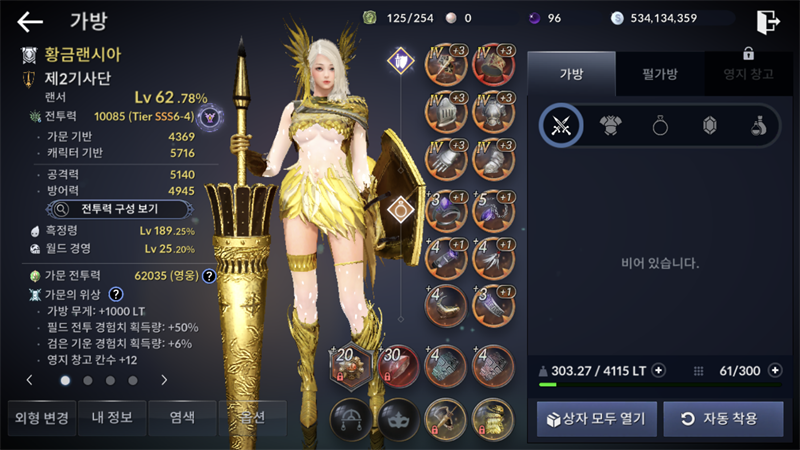Filter bag by potion consumables
Screen dimensions: 800x450
pyautogui.click(x=759, y=125)
